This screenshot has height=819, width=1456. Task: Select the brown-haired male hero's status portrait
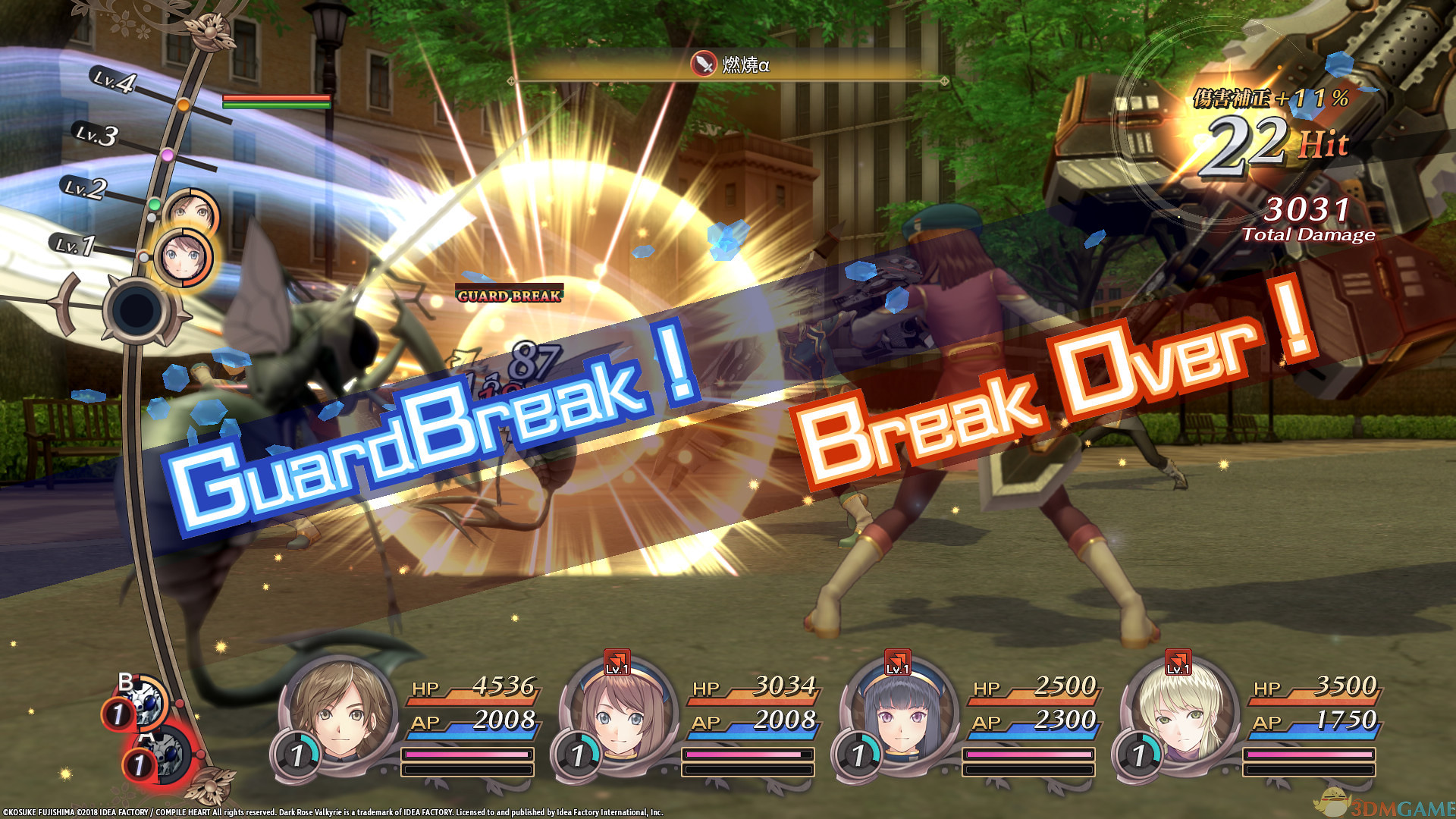pos(341,711)
